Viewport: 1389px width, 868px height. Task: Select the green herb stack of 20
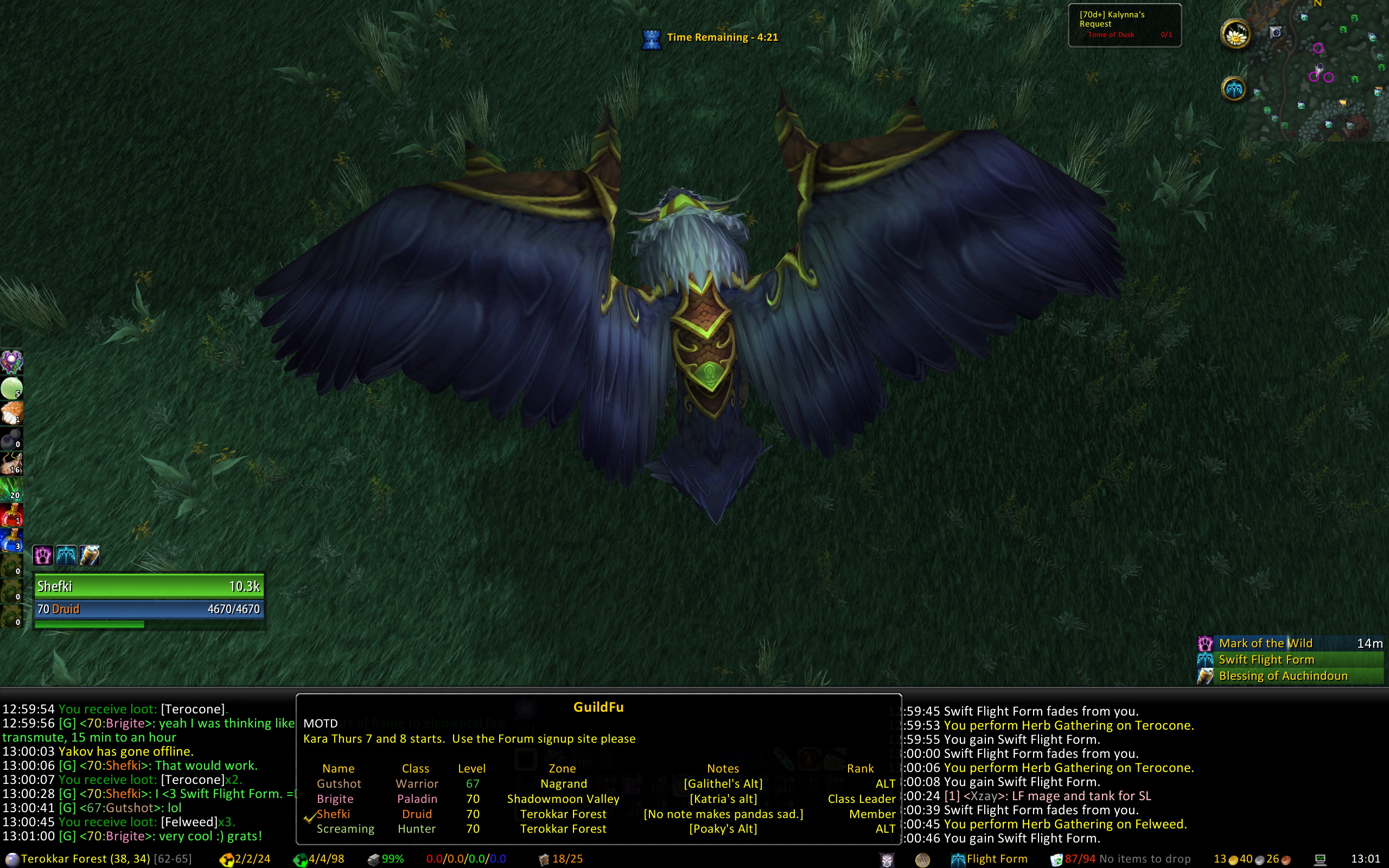point(11,489)
